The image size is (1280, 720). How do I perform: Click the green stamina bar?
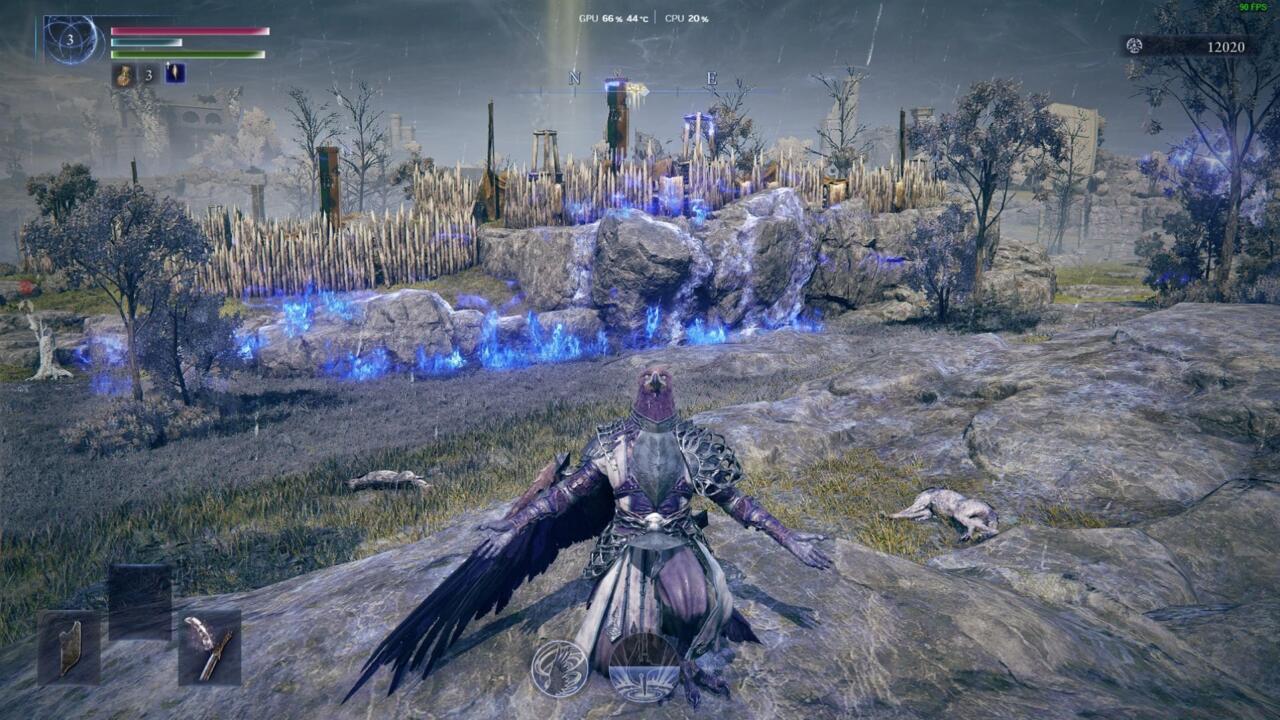(190, 54)
